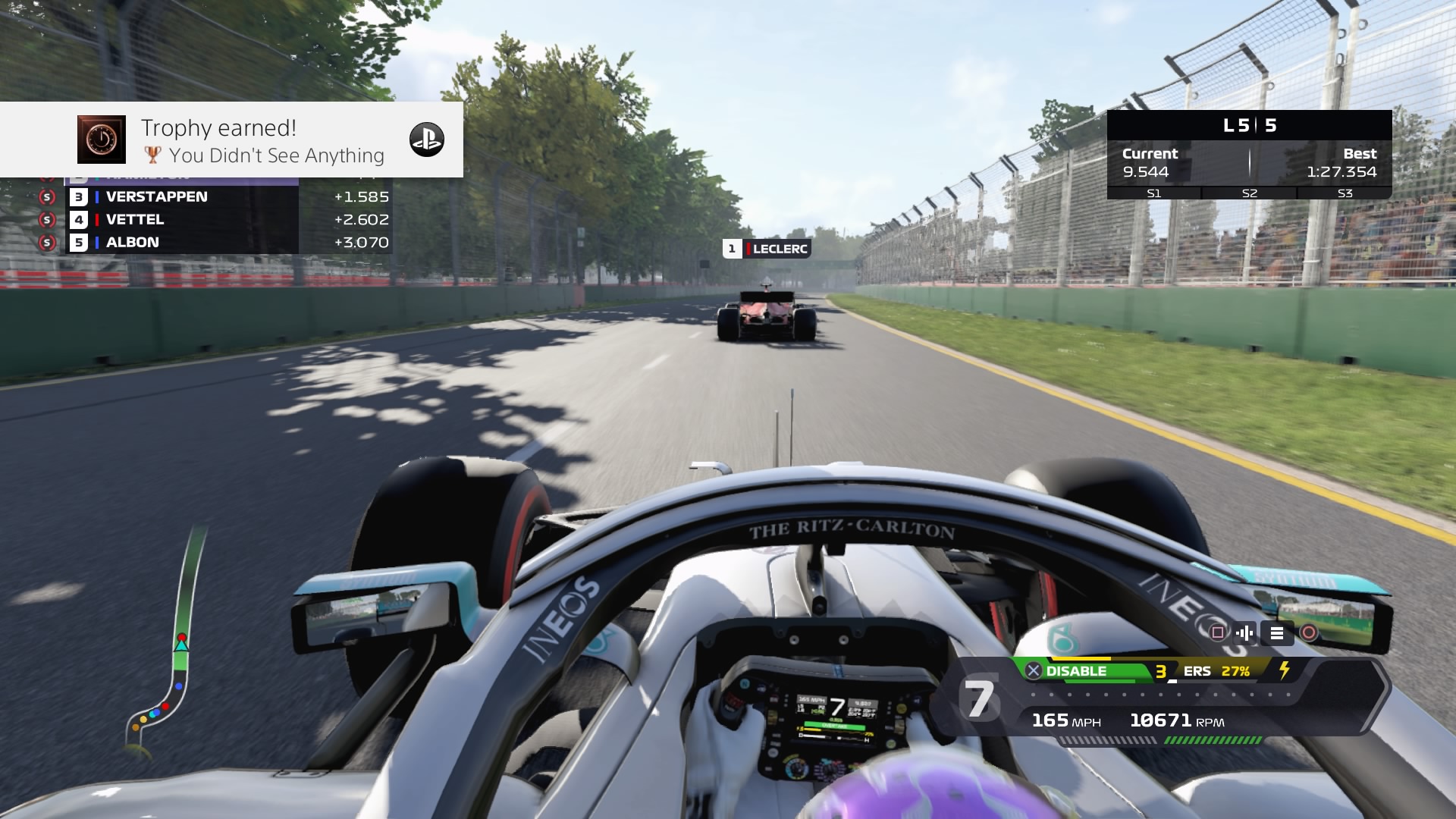Activate the ERS lightning bolt overtake

click(1285, 670)
